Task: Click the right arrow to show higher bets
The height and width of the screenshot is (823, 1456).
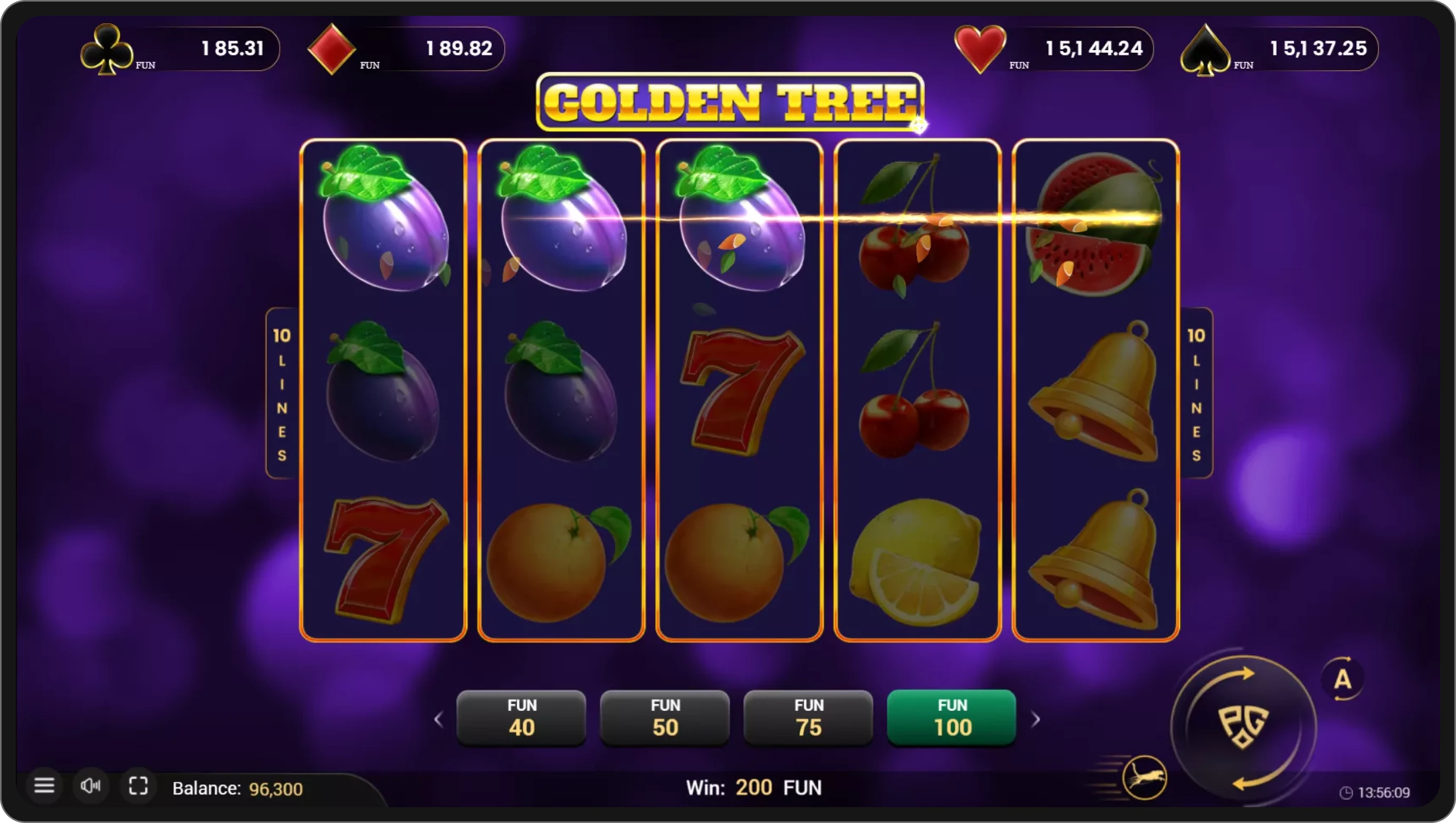Action: [1037, 719]
